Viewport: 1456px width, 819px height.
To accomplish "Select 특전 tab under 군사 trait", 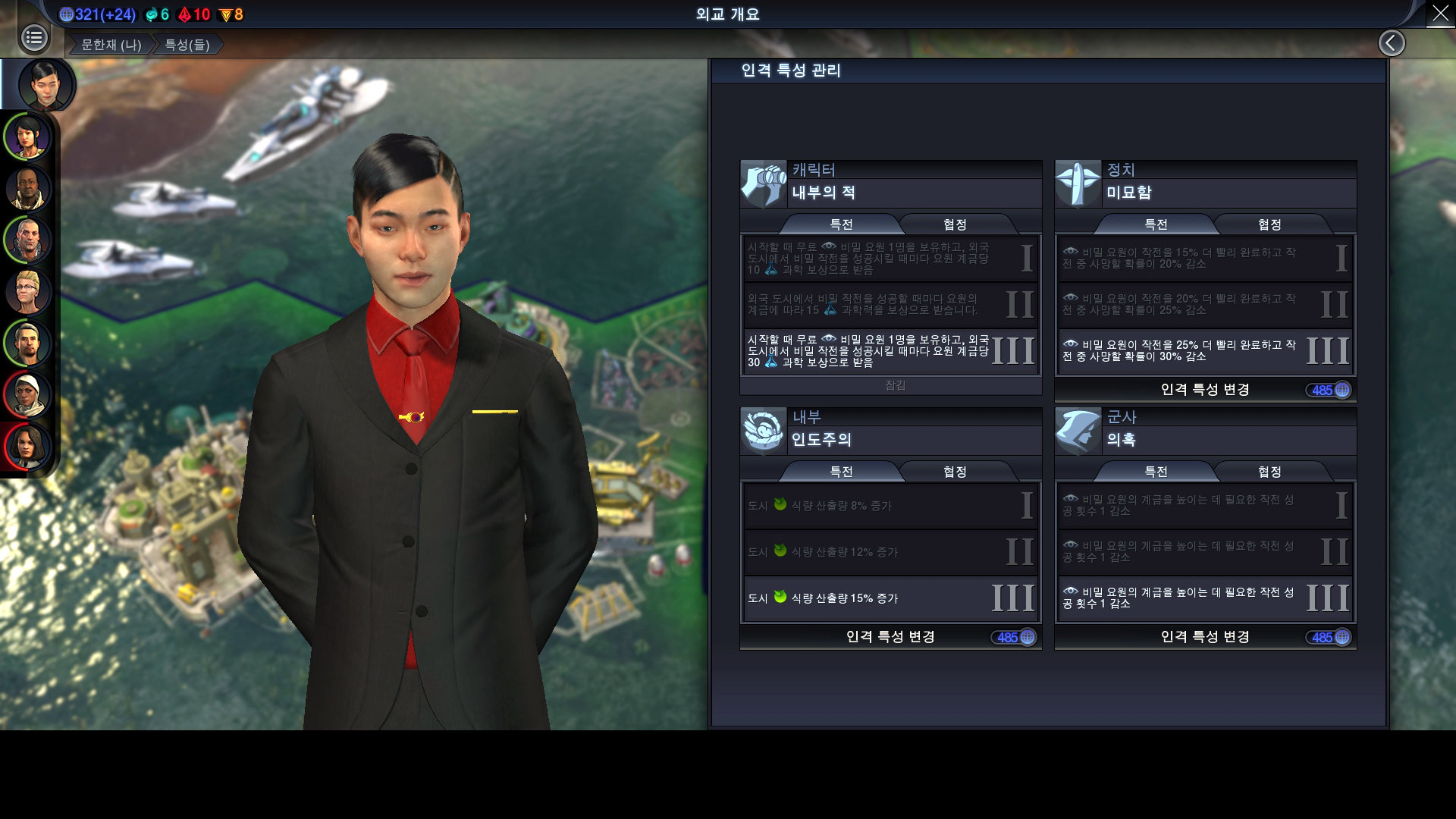I will pyautogui.click(x=1156, y=472).
